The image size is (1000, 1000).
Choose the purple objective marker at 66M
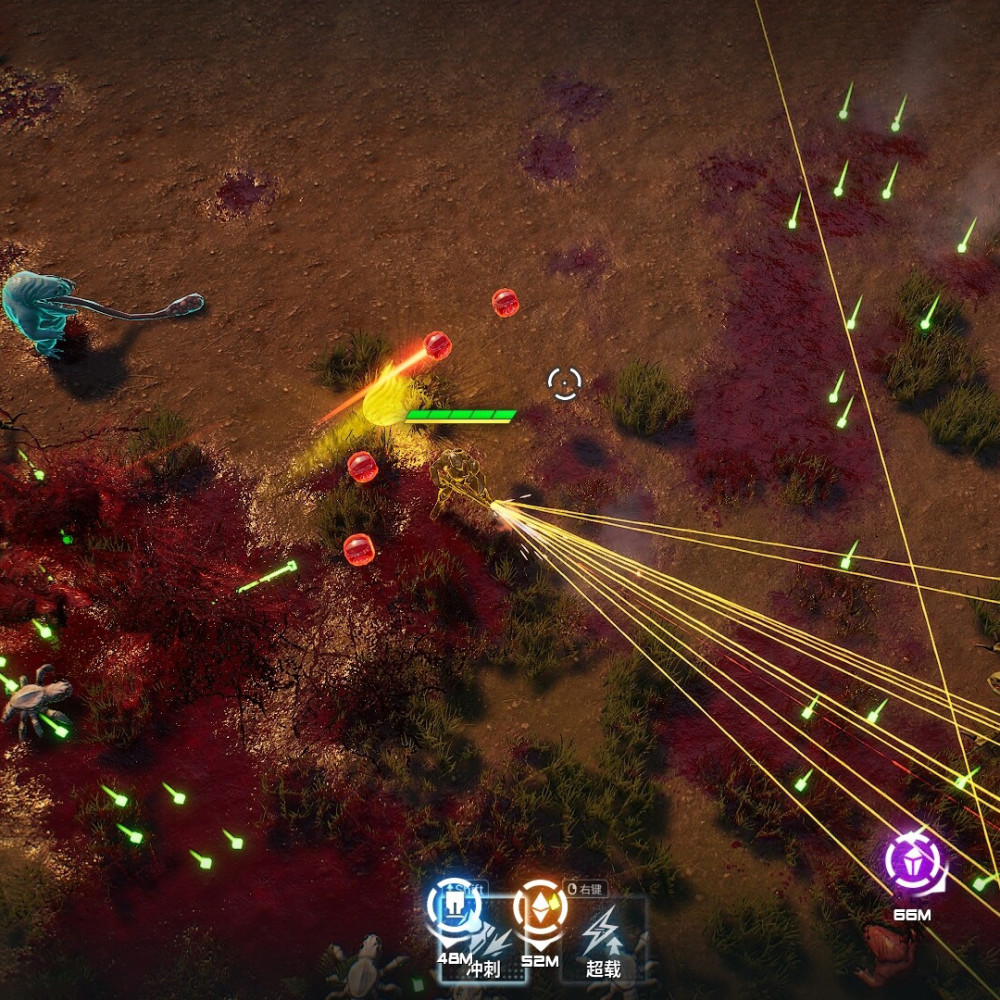click(913, 862)
